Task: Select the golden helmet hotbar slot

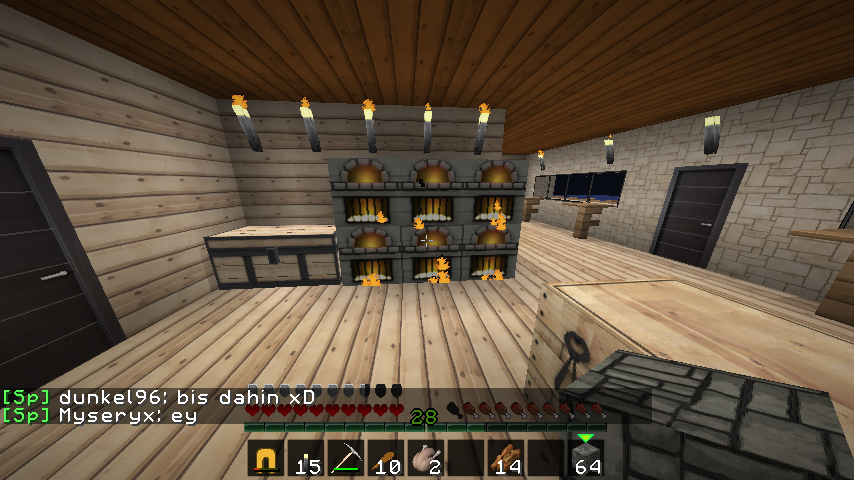Action: tap(266, 459)
